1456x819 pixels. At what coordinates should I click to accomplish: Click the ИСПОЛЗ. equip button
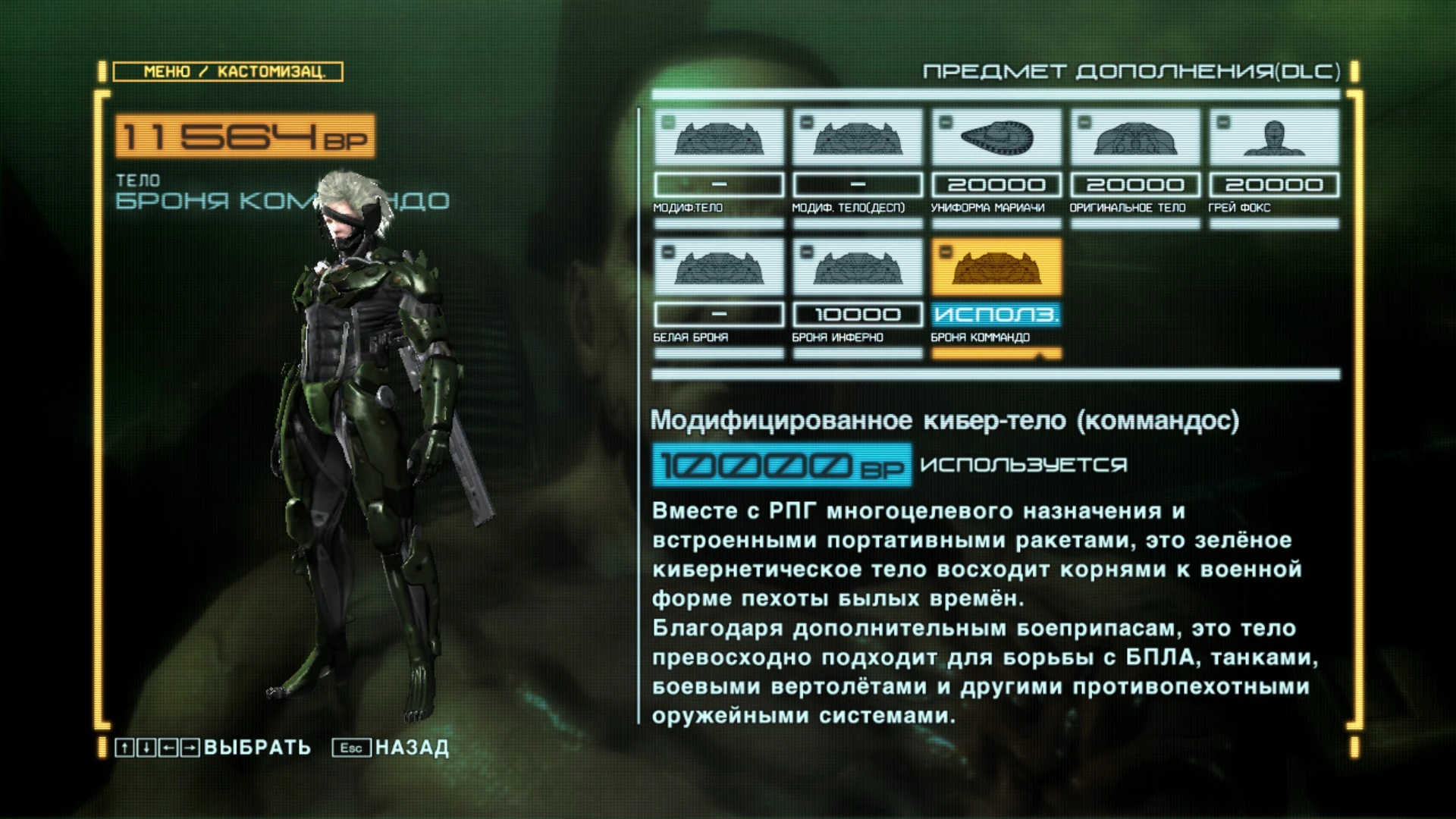[995, 313]
